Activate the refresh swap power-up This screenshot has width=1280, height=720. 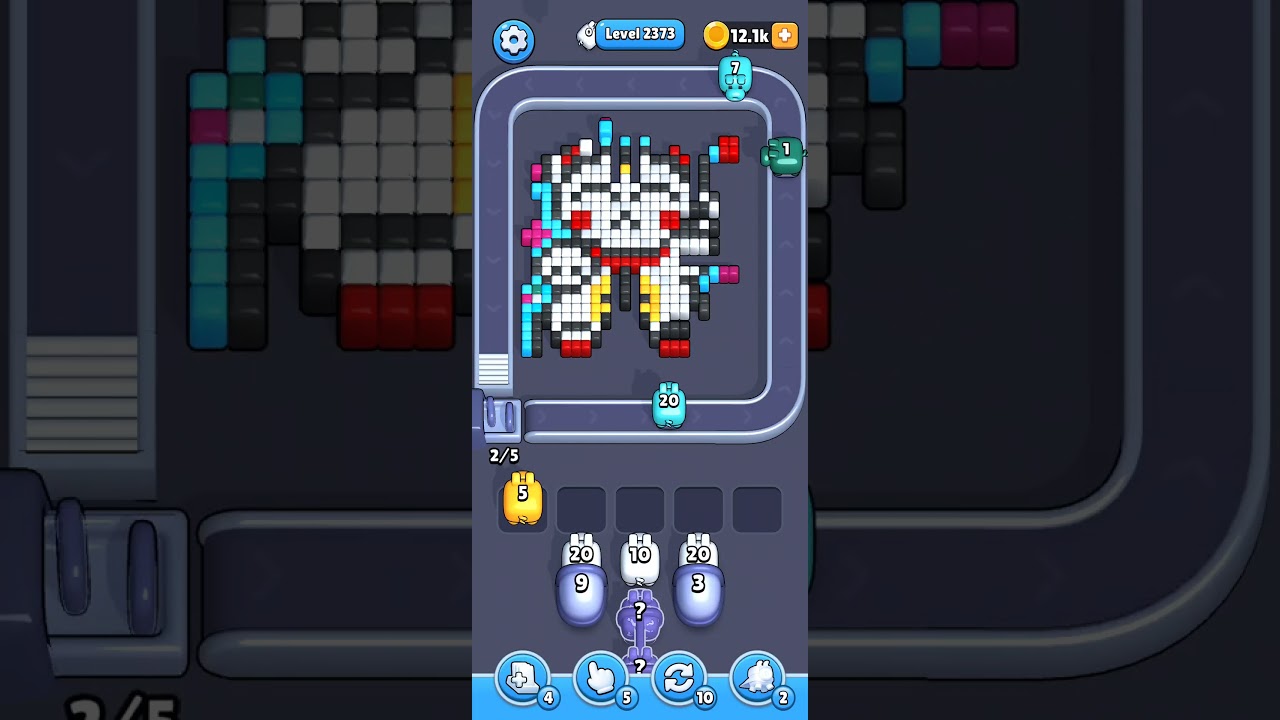681,678
